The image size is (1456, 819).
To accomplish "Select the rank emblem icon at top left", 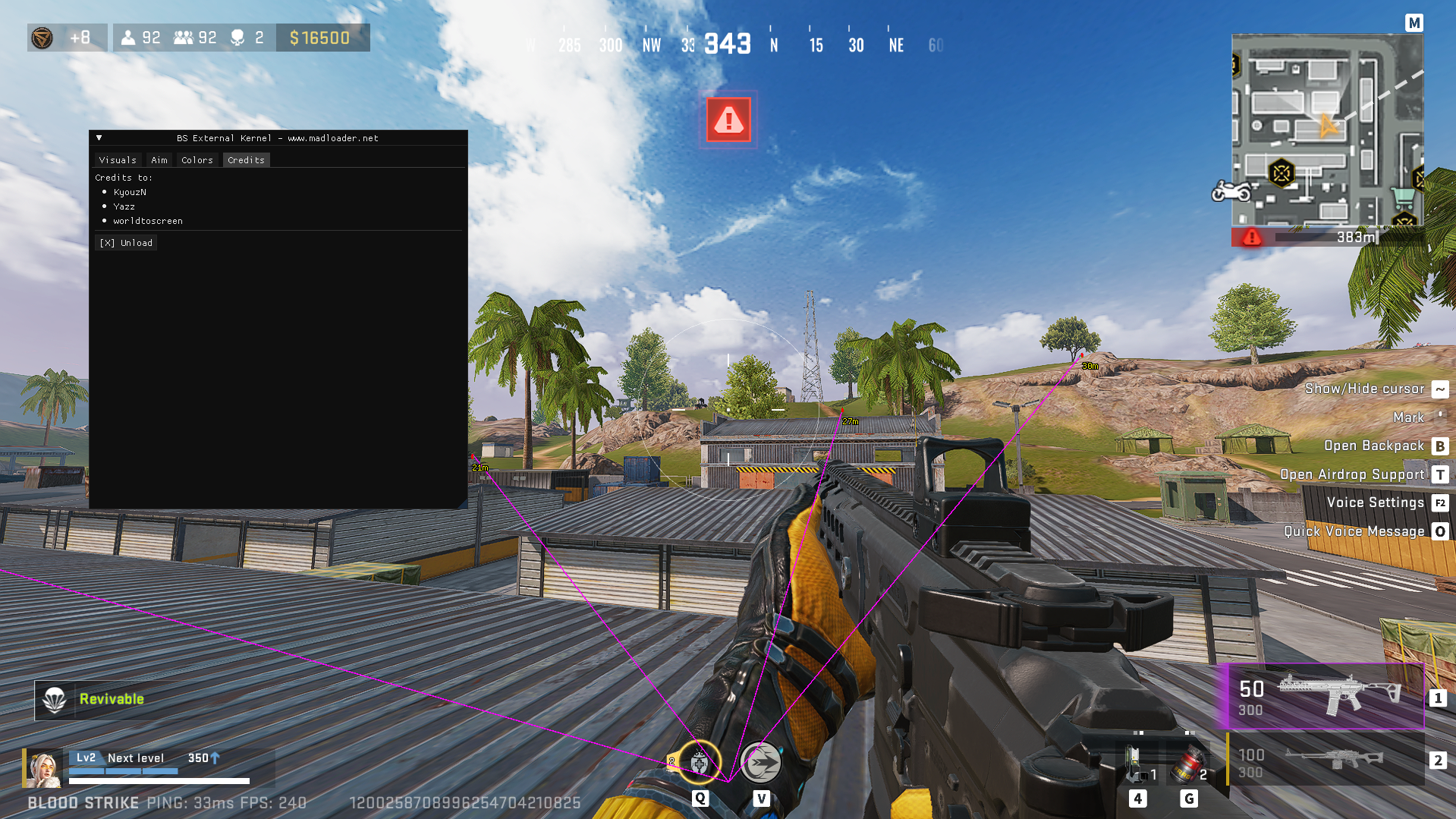I will tap(42, 37).
